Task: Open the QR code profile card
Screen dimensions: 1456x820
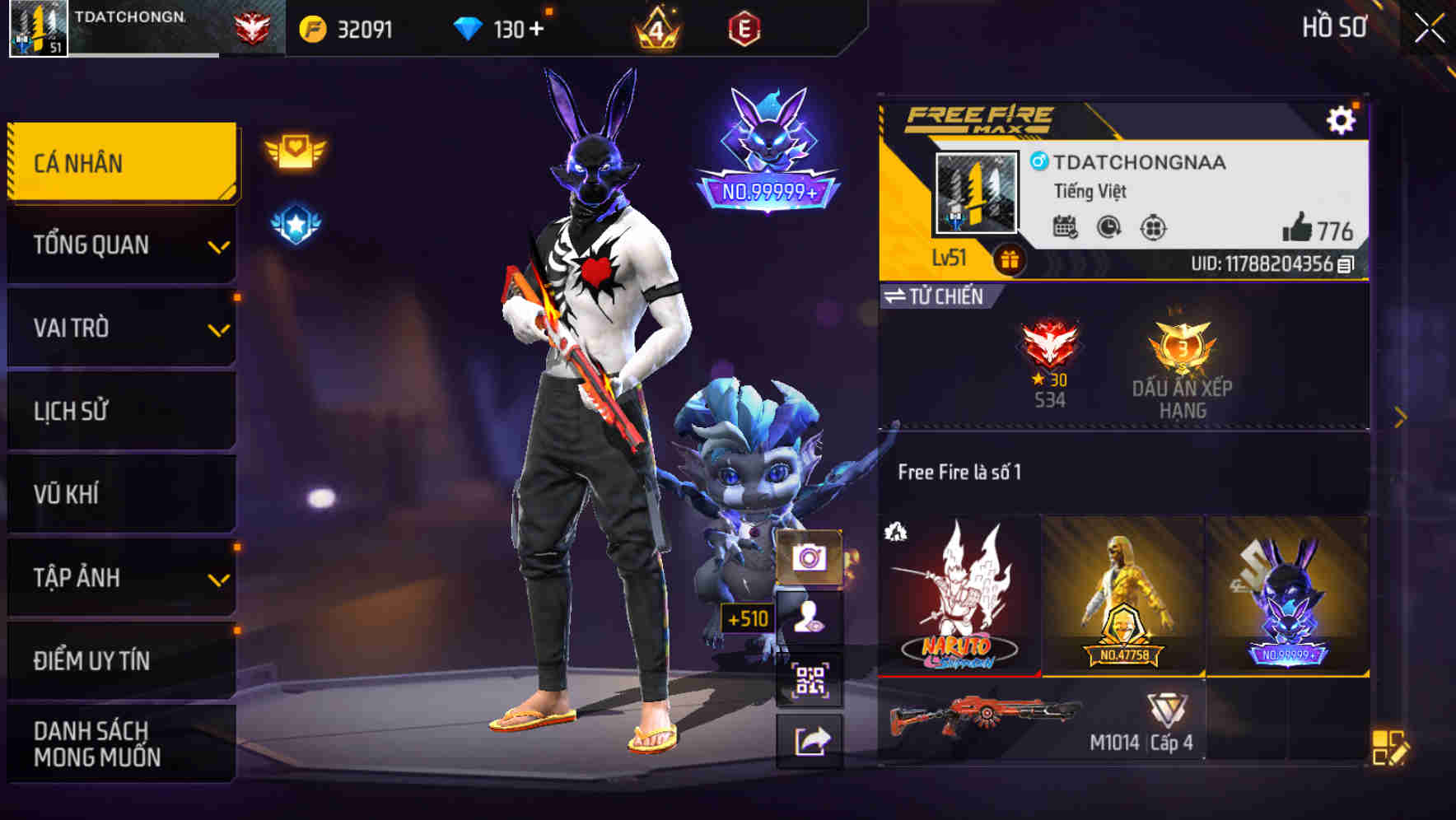Action: point(811,680)
